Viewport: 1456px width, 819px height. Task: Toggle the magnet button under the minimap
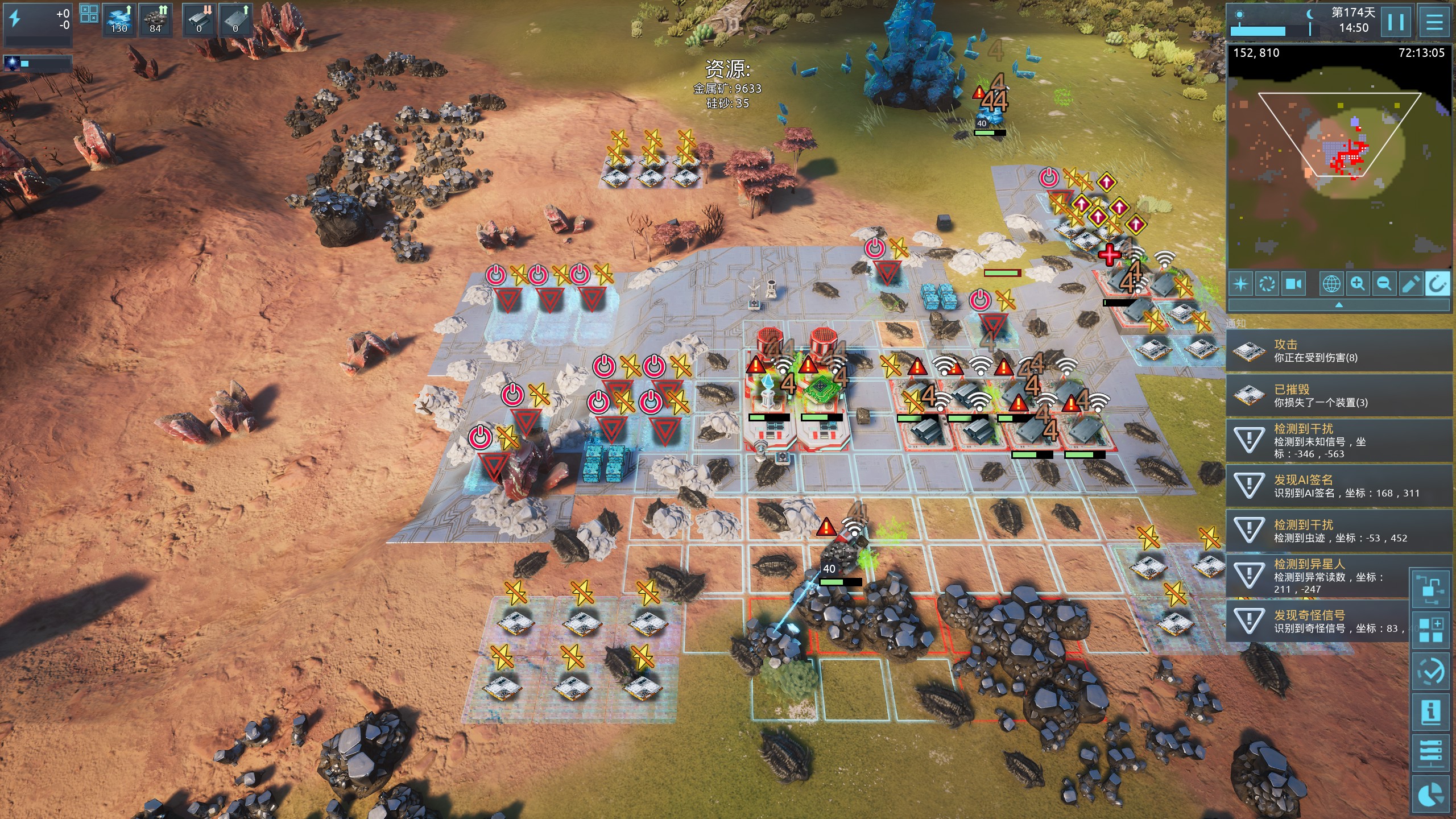(x=1437, y=284)
